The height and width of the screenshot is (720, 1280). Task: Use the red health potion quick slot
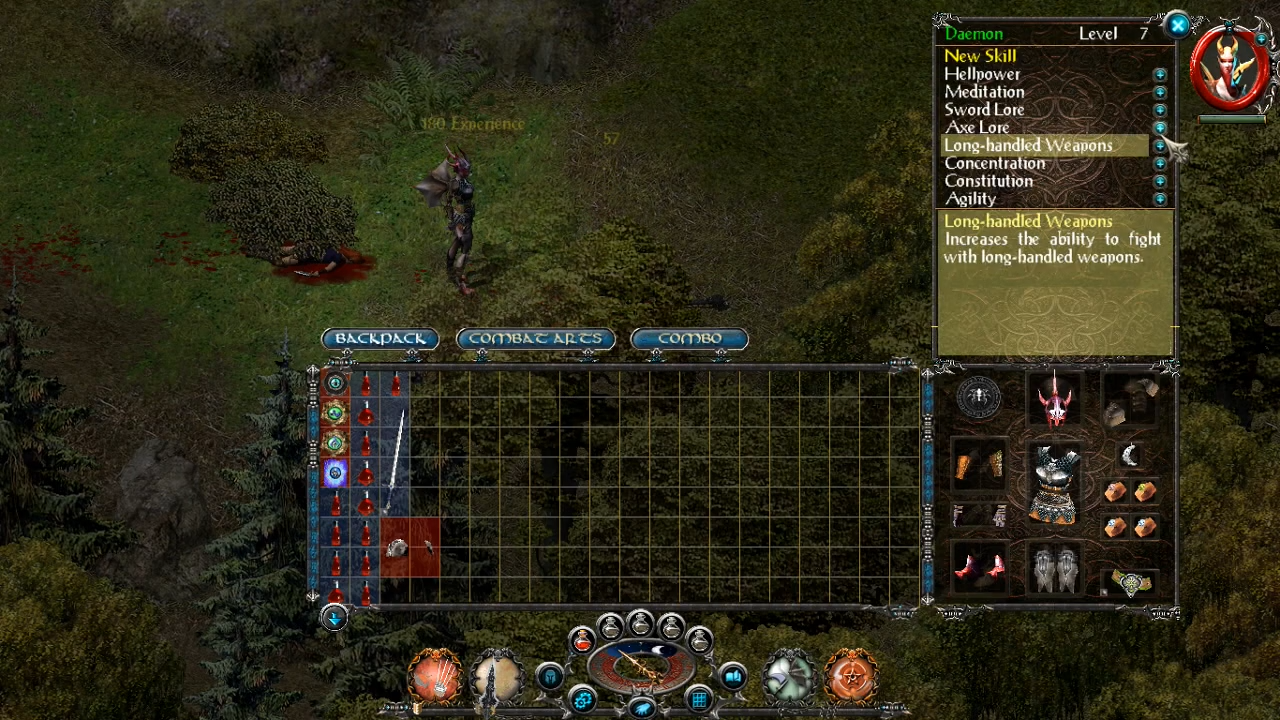pyautogui.click(x=582, y=641)
